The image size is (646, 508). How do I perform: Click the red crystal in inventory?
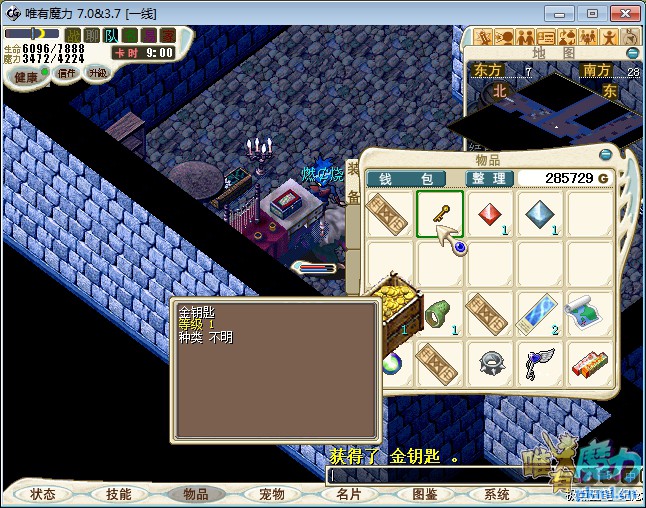[490, 214]
